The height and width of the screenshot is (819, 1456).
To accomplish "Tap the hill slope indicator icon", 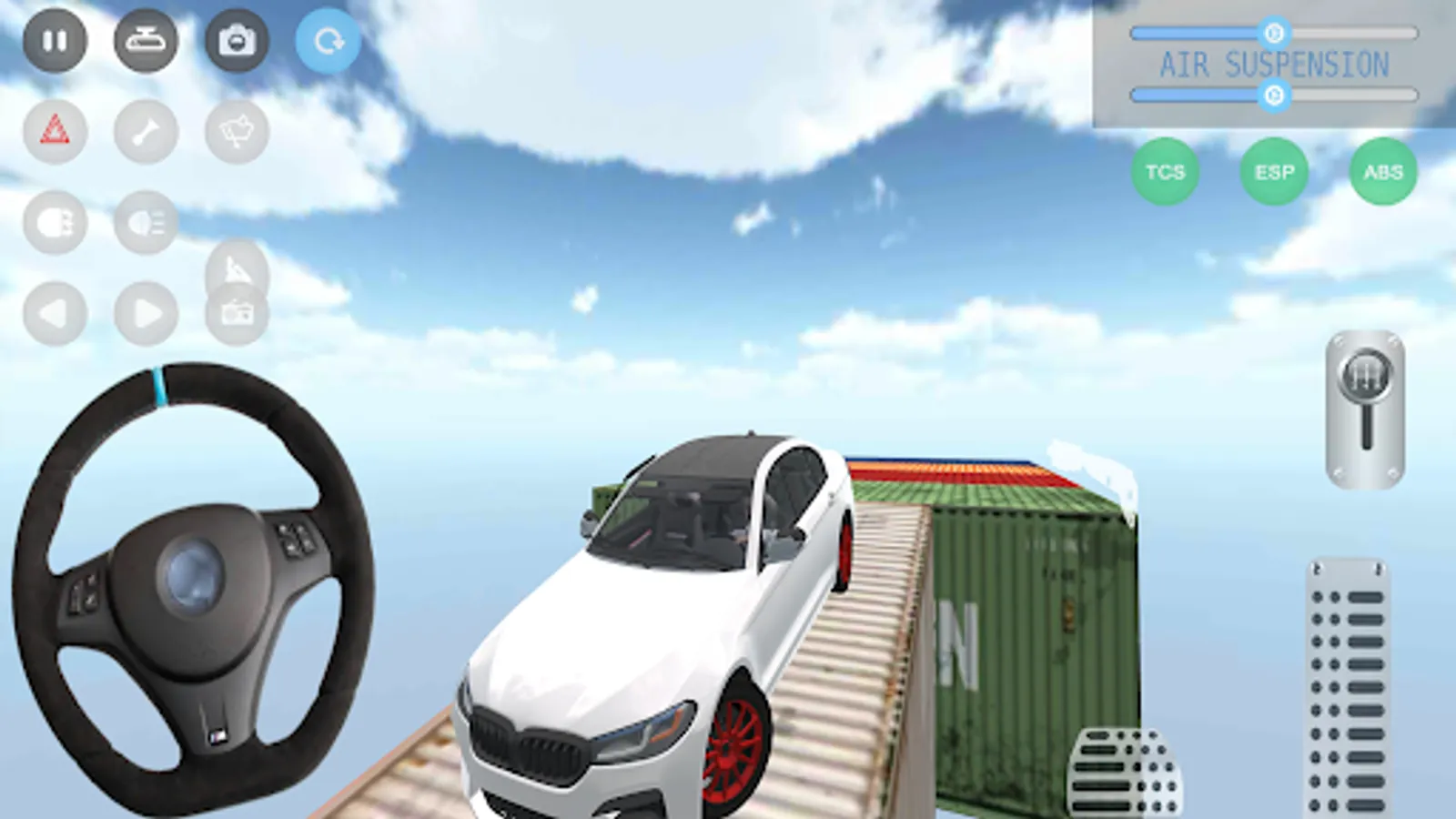I will pos(235,270).
